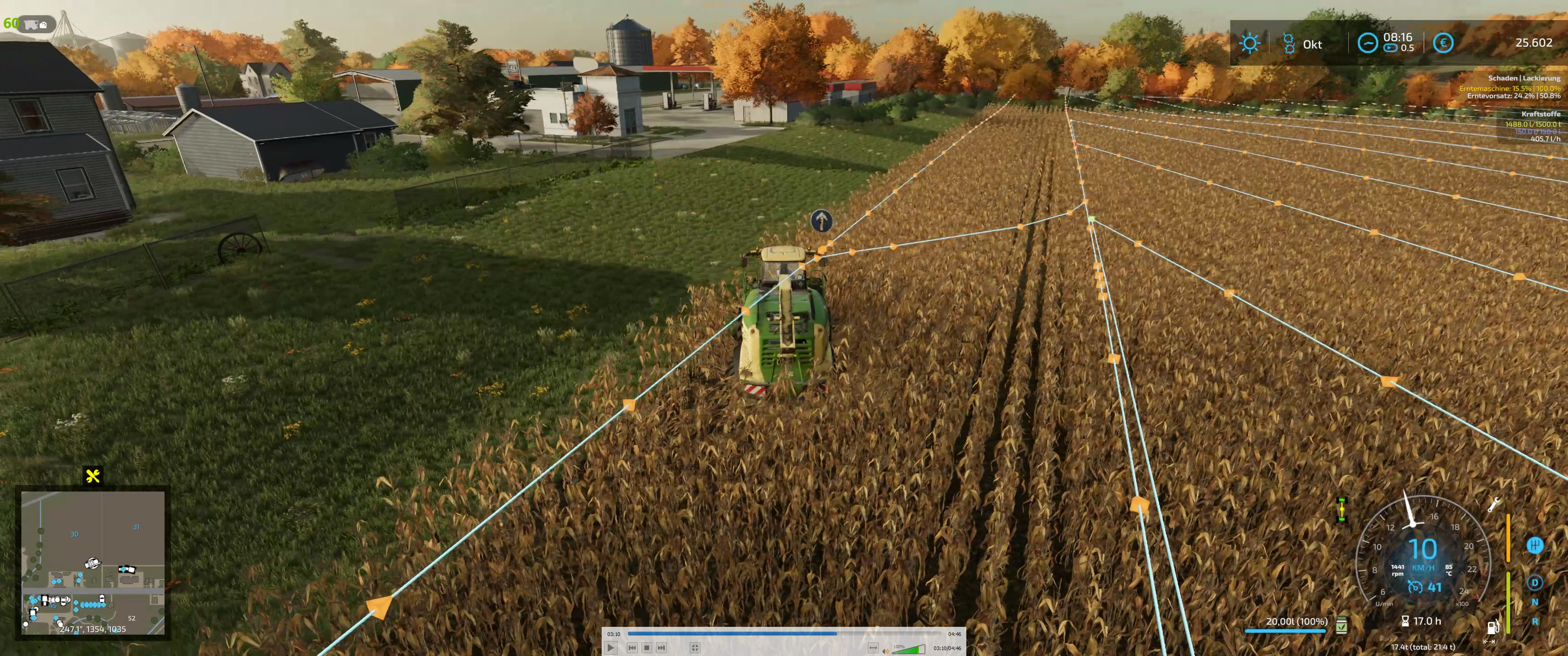Skip to the next track
Viewport: 1568px width, 656px height.
tap(661, 648)
